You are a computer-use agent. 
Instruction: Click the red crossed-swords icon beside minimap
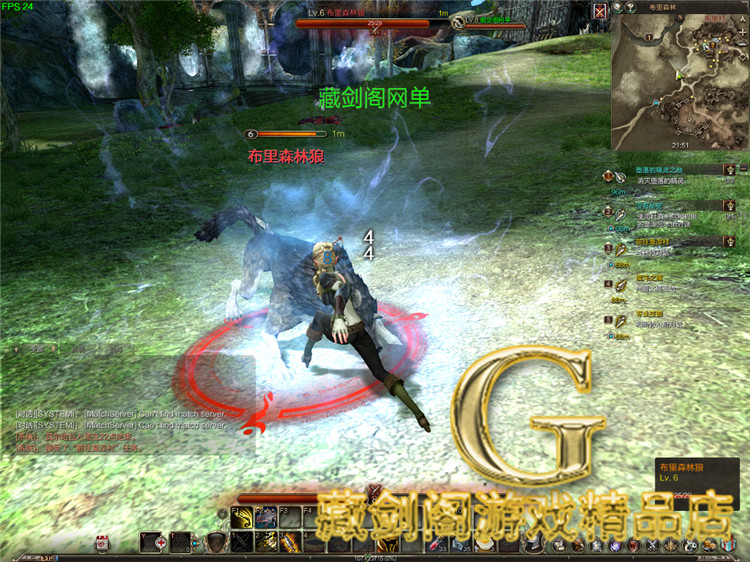(x=600, y=11)
